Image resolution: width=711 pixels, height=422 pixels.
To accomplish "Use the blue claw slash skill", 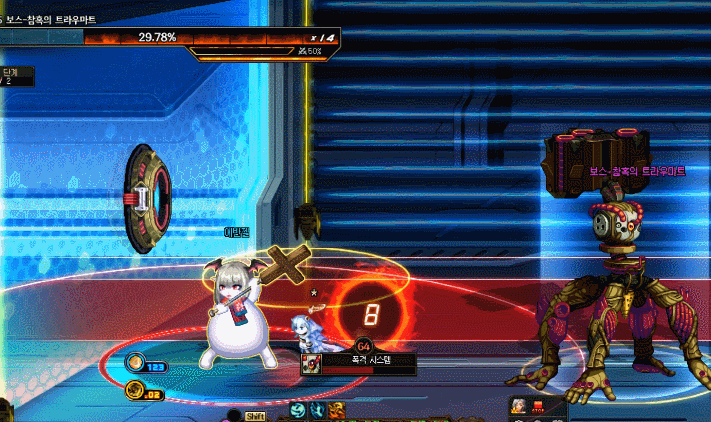I will (317, 411).
